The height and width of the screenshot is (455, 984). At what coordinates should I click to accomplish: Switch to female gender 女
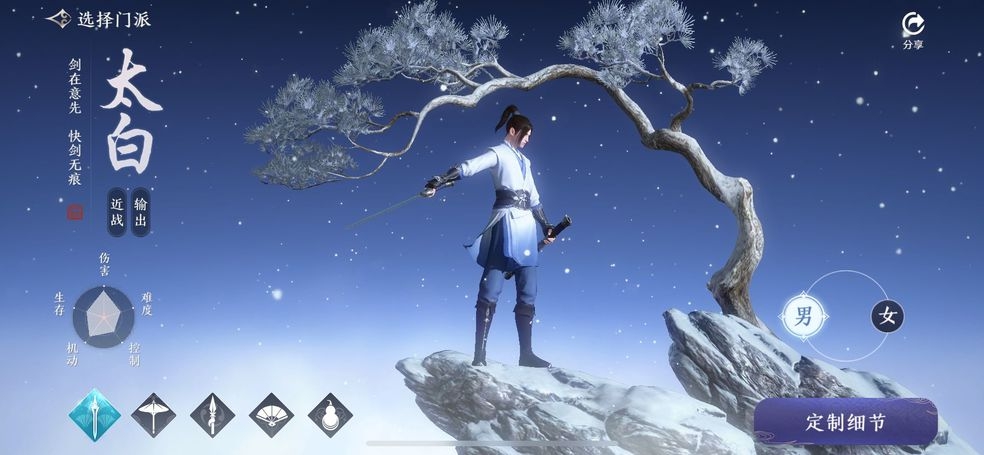tap(887, 317)
